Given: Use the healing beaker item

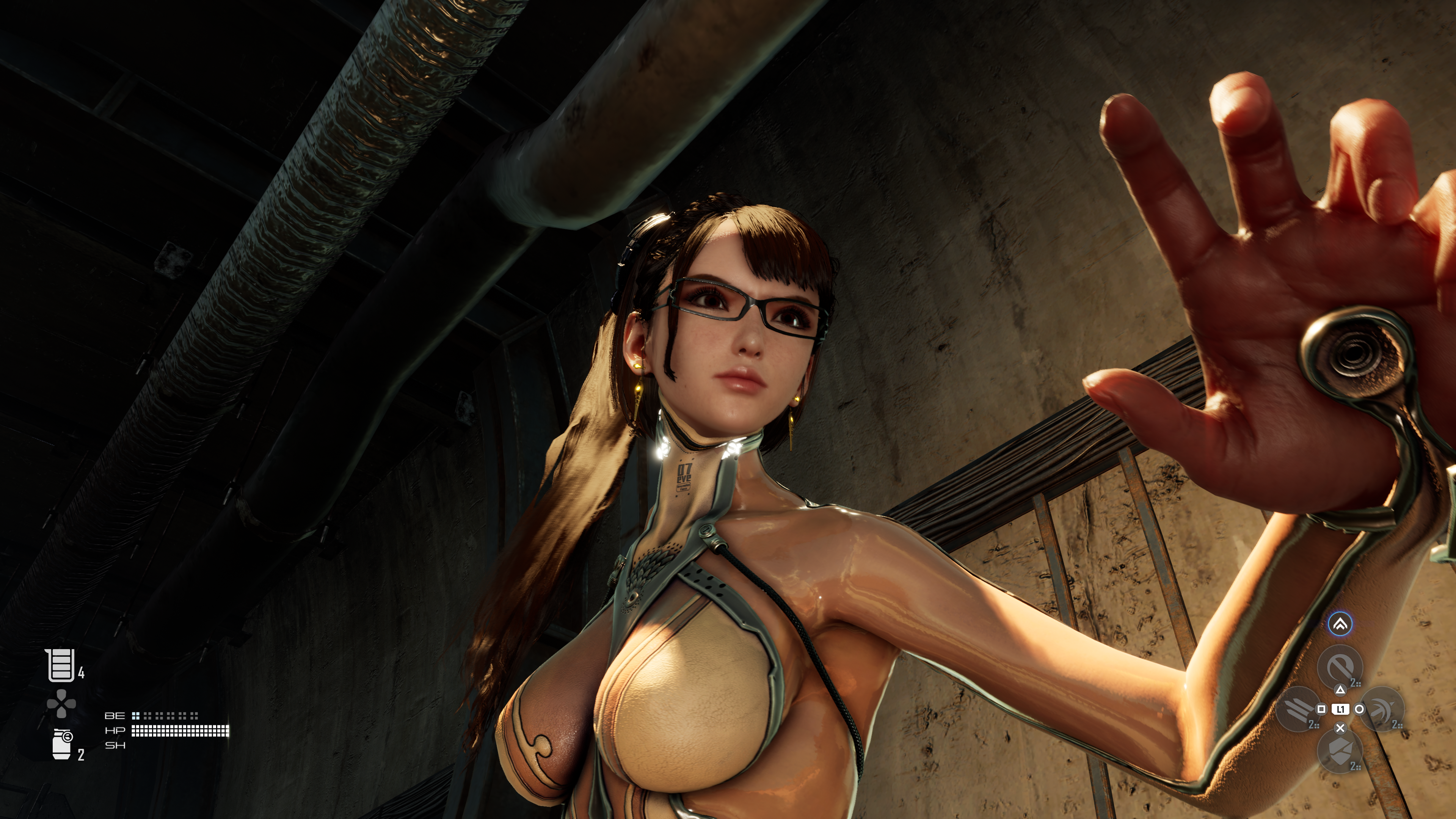Looking at the screenshot, I should tap(61, 665).
